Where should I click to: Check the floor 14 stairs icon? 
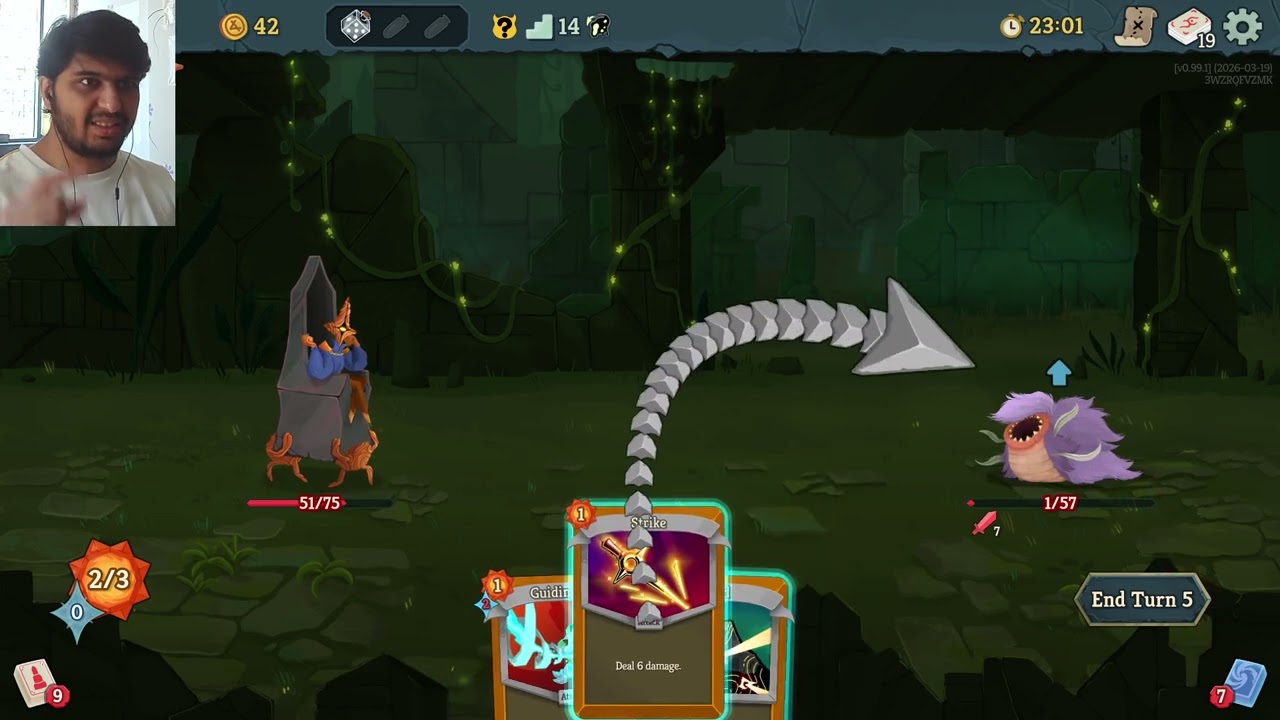coord(540,27)
